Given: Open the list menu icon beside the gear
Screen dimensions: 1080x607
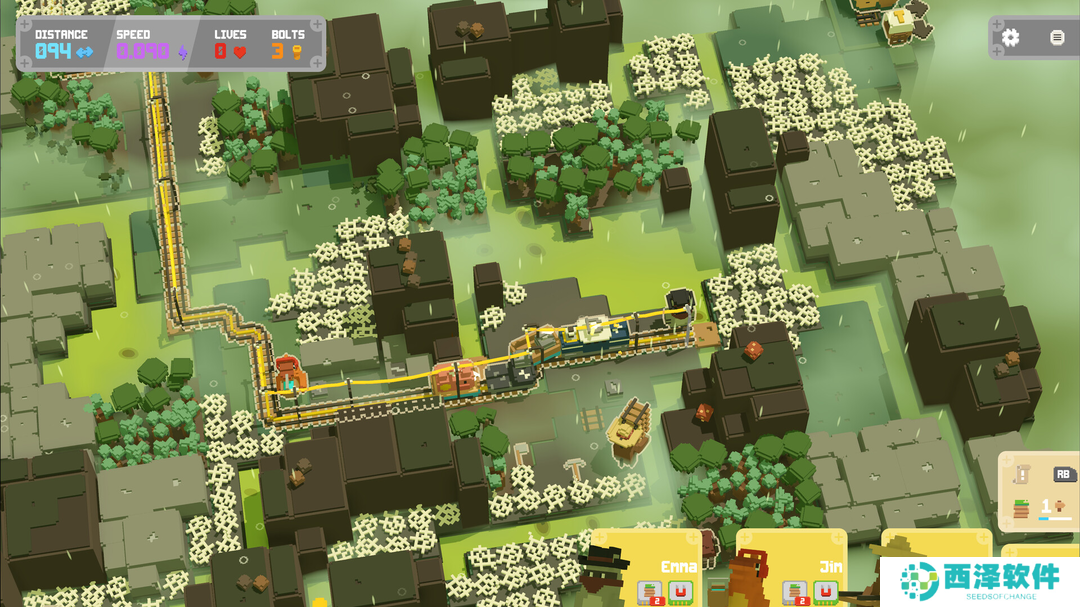Looking at the screenshot, I should tap(1057, 38).
